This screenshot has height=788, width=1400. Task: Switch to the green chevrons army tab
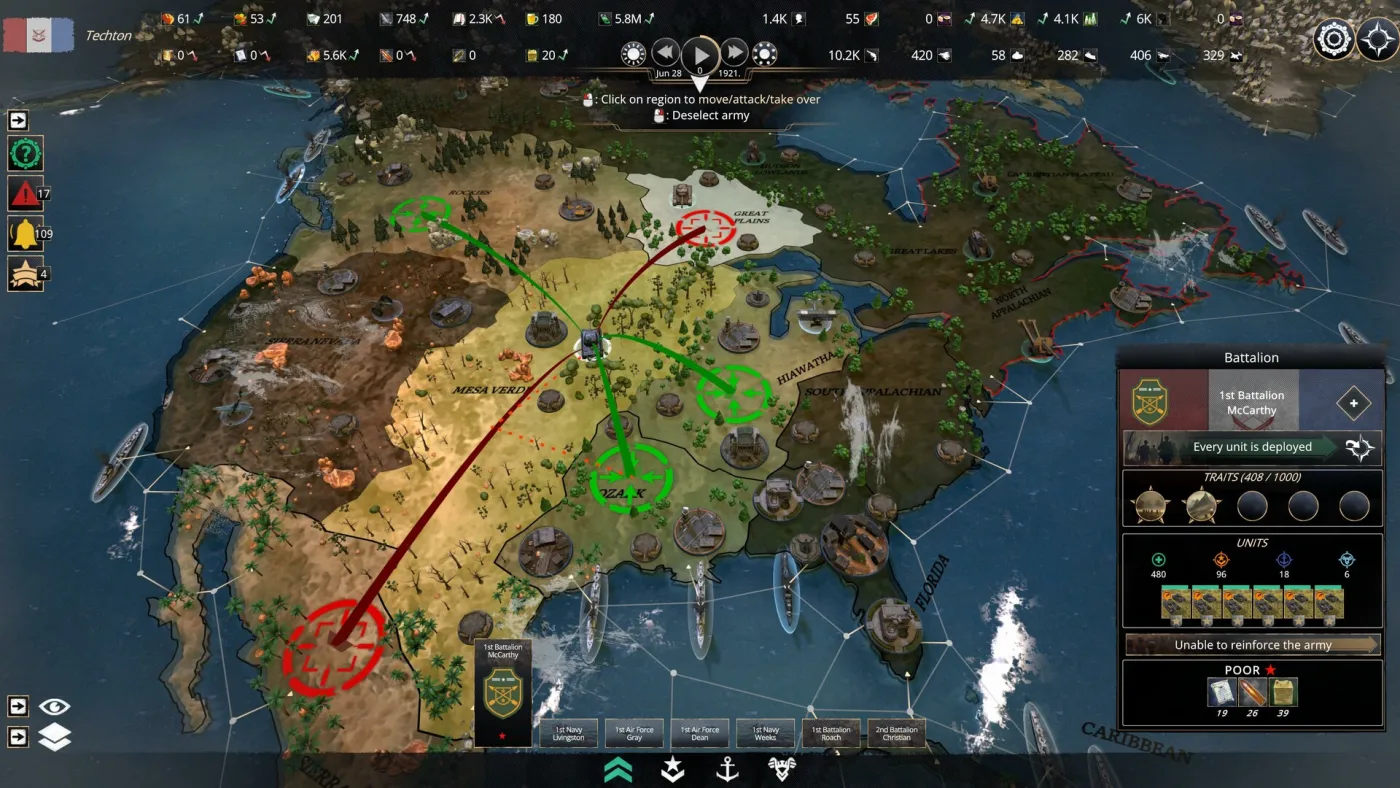pos(618,768)
